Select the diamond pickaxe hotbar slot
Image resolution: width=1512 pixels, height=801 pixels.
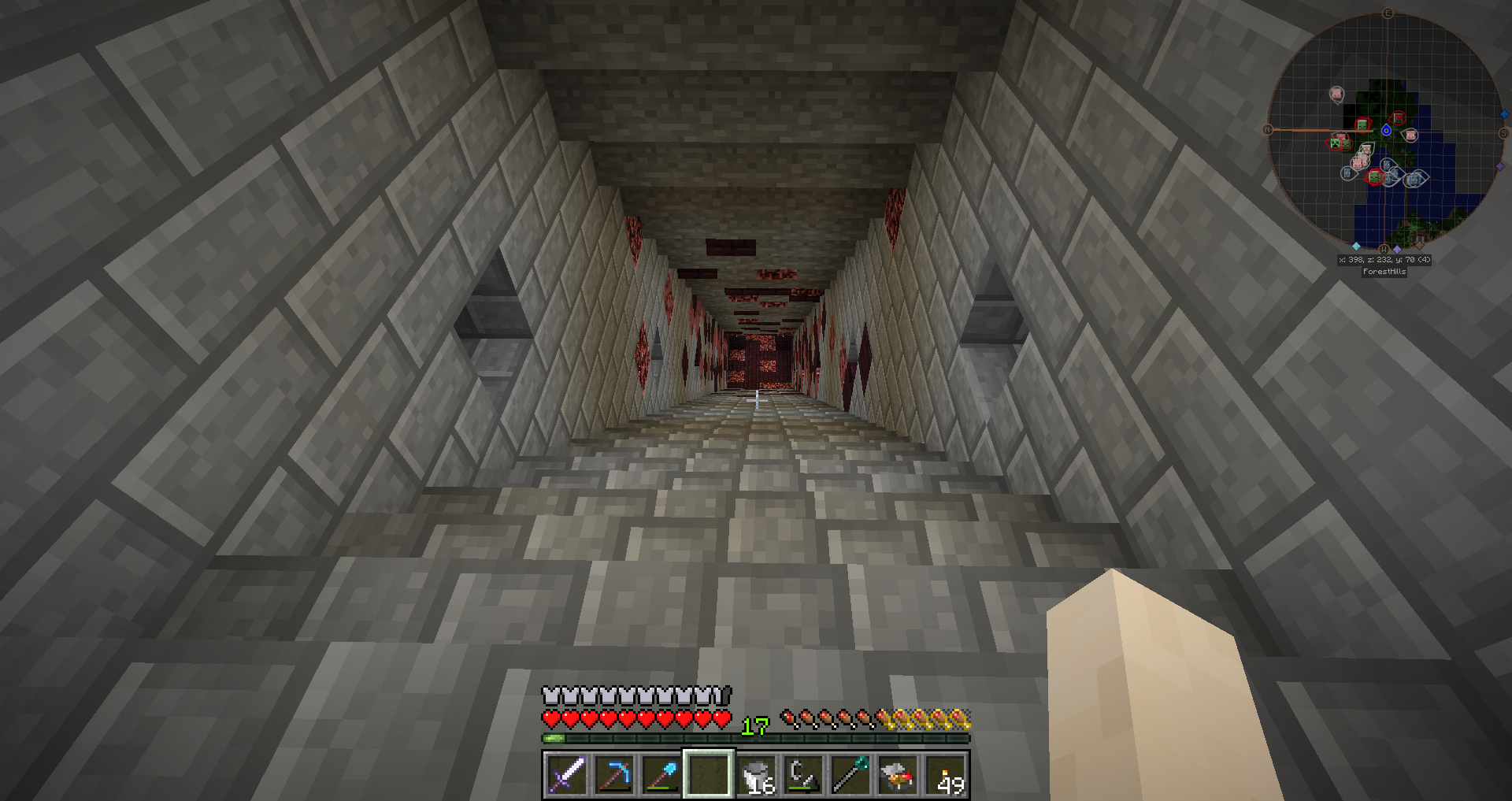(614, 774)
